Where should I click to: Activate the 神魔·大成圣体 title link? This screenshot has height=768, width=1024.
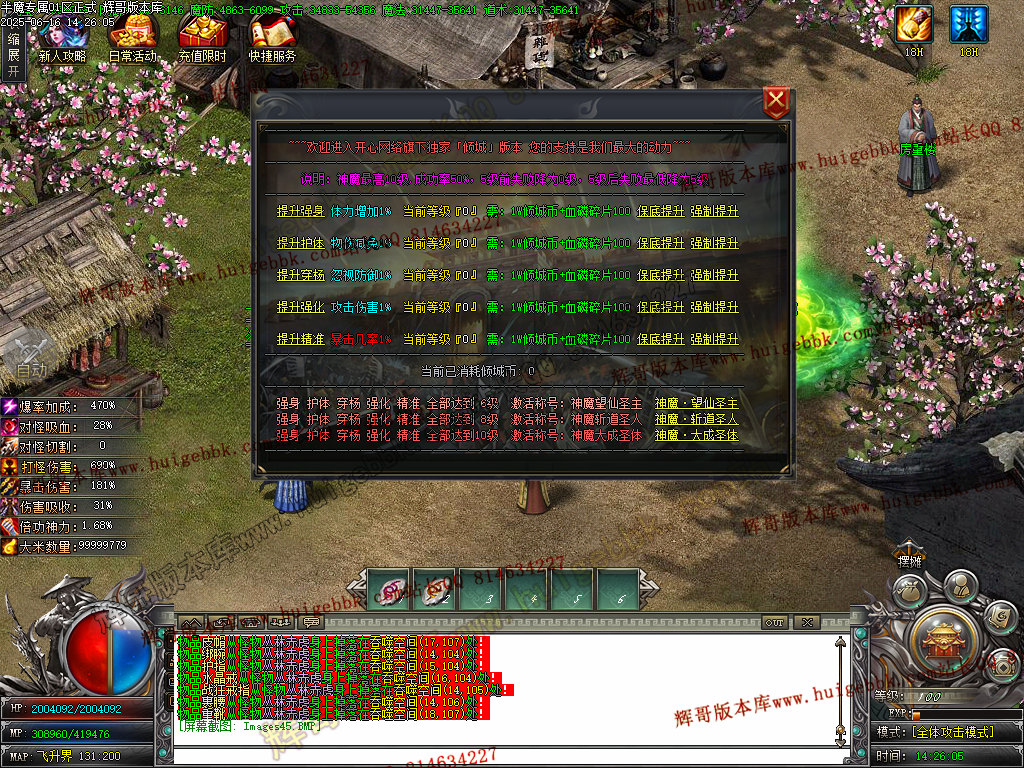(696, 435)
